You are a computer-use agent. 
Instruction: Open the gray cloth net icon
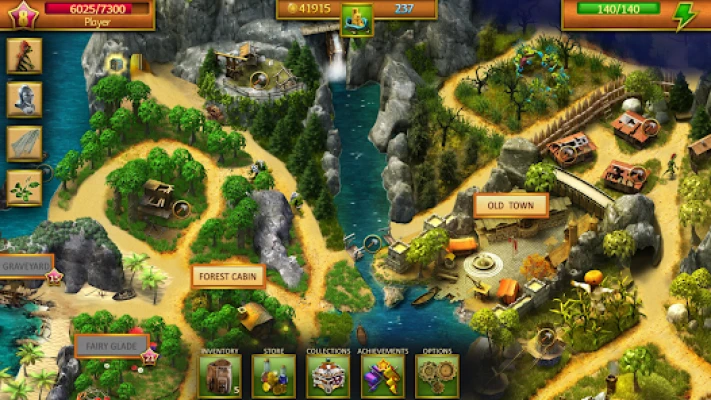coord(24,143)
